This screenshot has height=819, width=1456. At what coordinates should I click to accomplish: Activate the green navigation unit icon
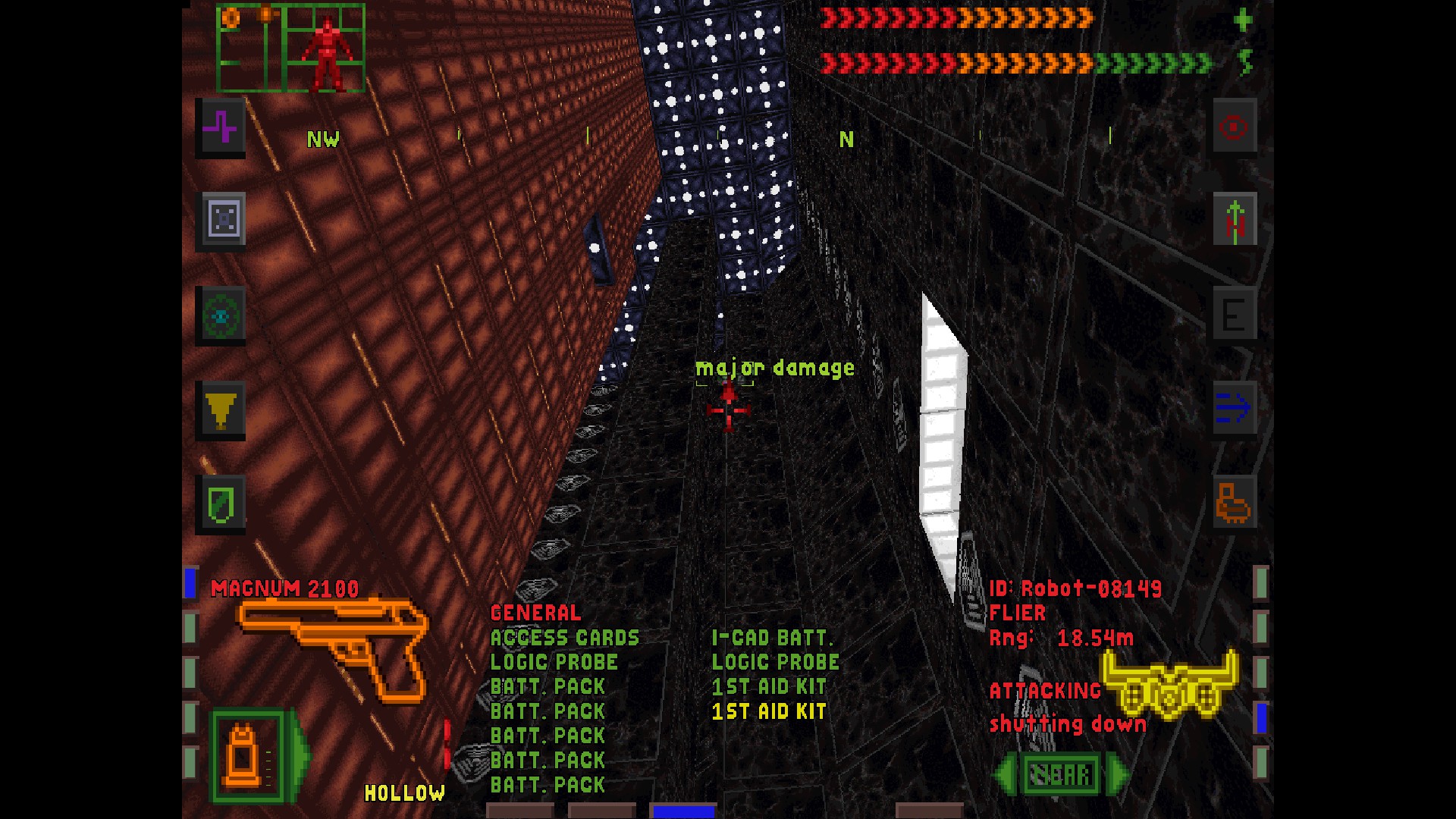[221, 317]
